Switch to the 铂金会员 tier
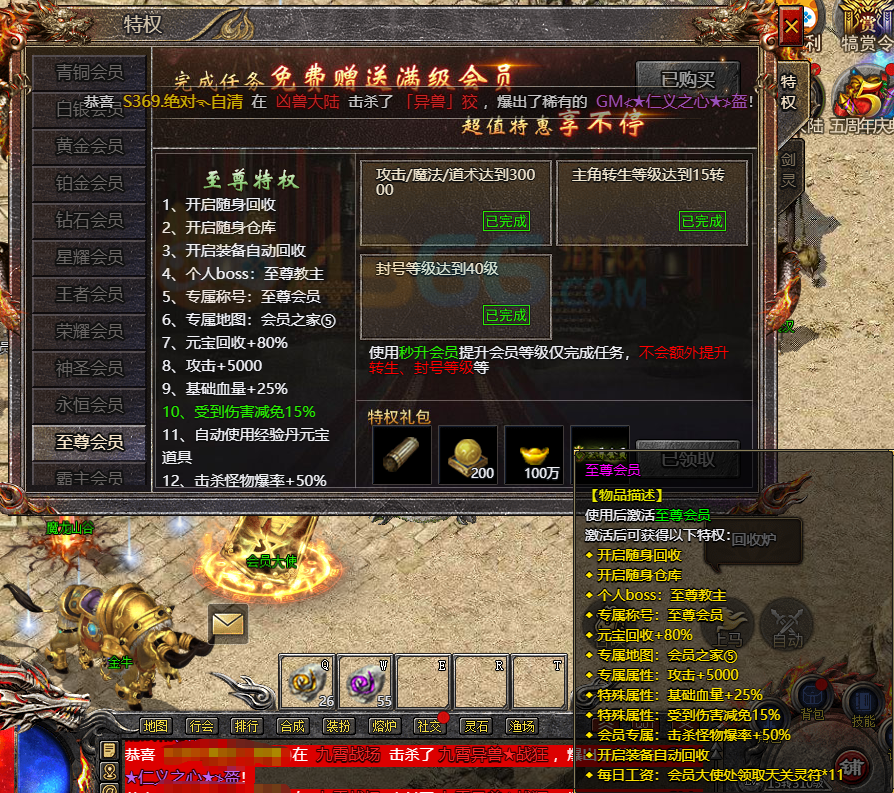Viewport: 894px width, 793px height. 89,183
